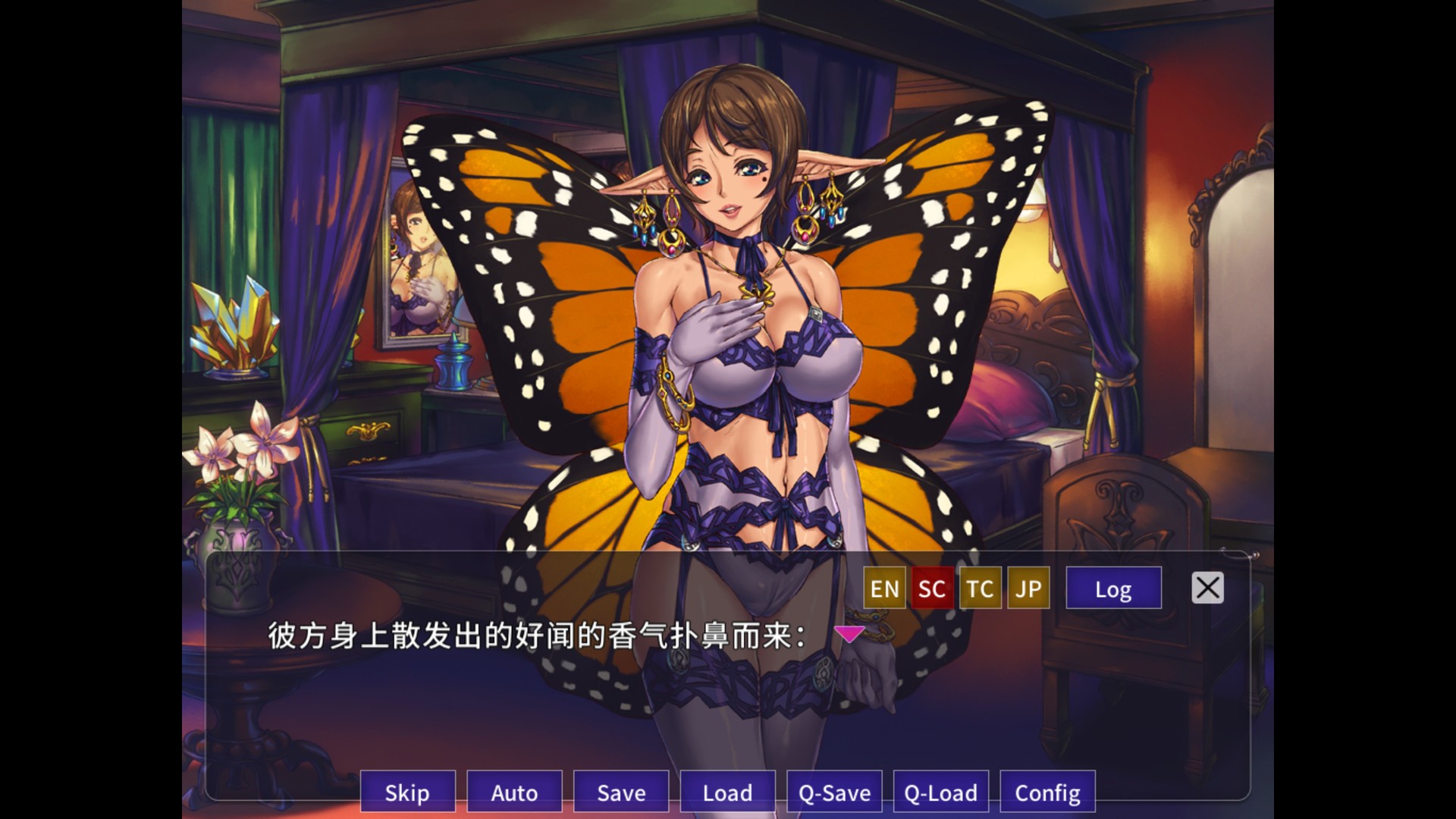Toggle Skip mode to fast-forward dialogue
The height and width of the screenshot is (819, 1456).
407,793
